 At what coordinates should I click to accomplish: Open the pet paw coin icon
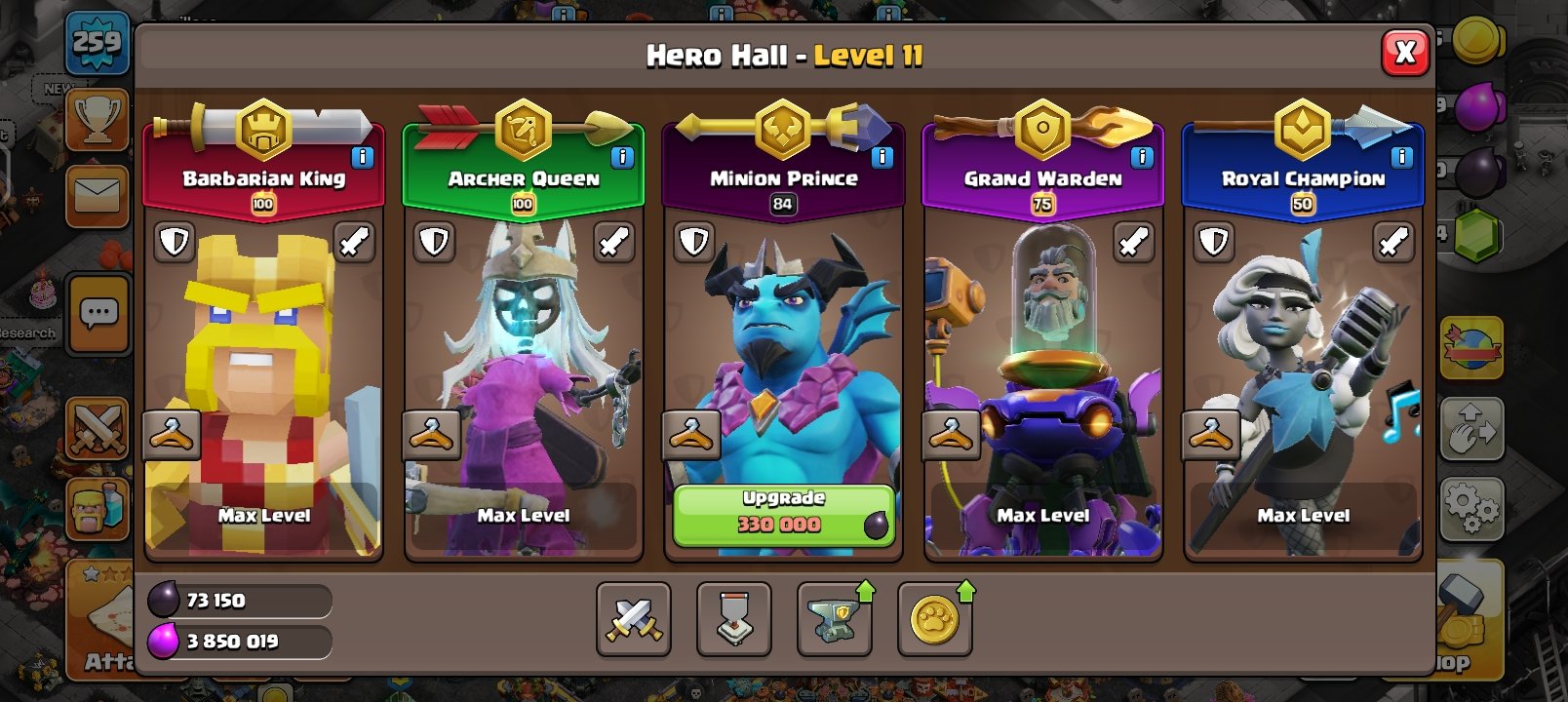click(935, 621)
